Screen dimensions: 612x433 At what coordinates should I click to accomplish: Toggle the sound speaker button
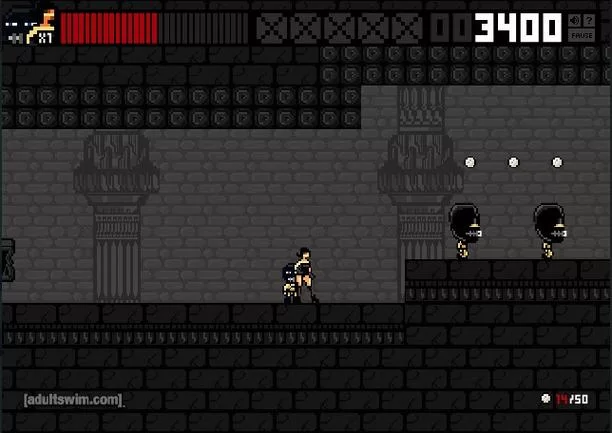[x=574, y=20]
